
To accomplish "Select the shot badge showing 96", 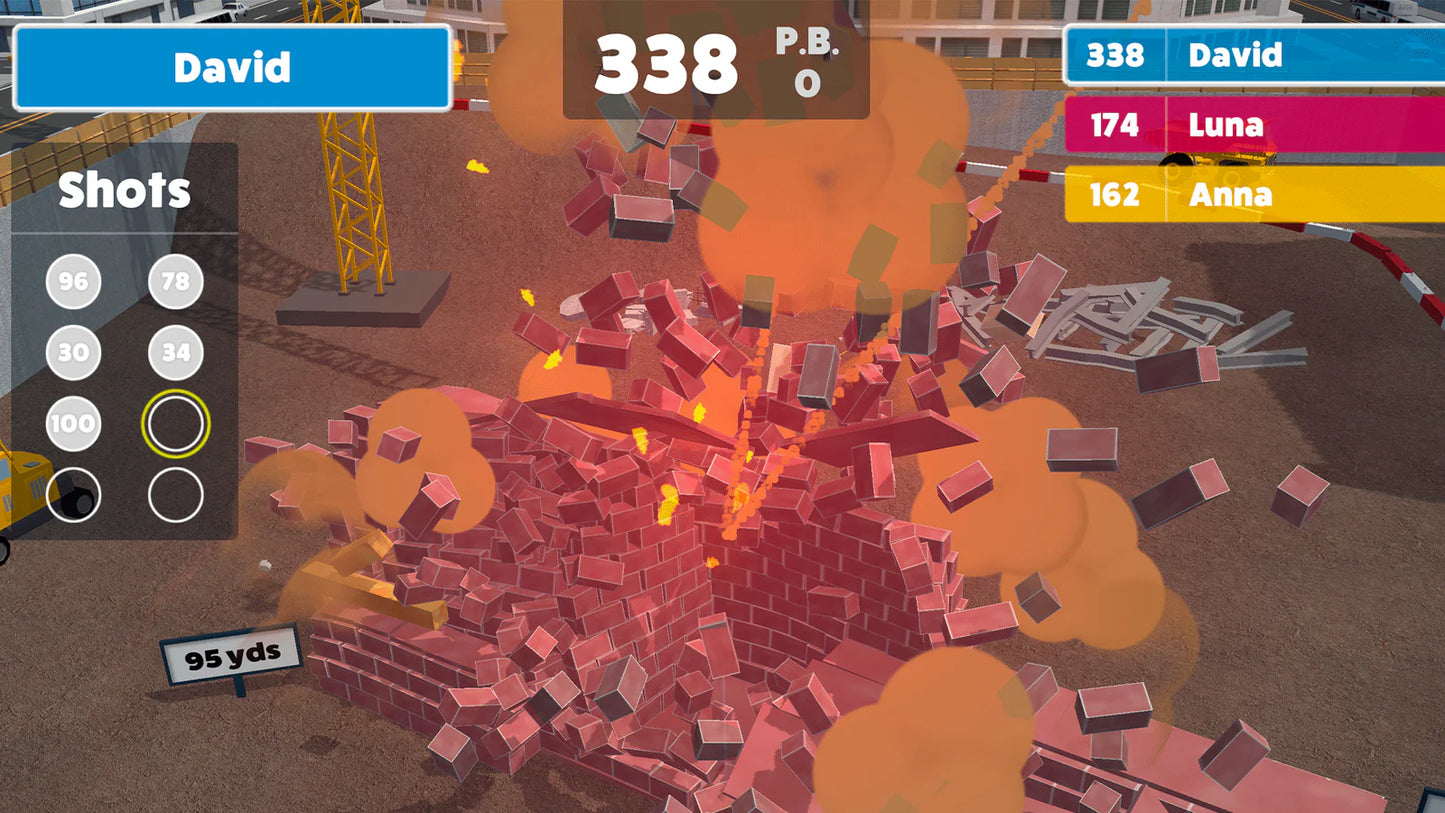I will point(72,282).
